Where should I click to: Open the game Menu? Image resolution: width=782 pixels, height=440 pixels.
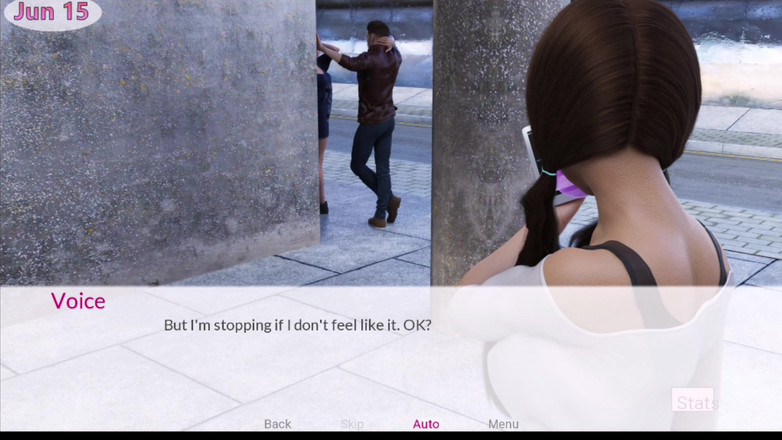click(503, 424)
